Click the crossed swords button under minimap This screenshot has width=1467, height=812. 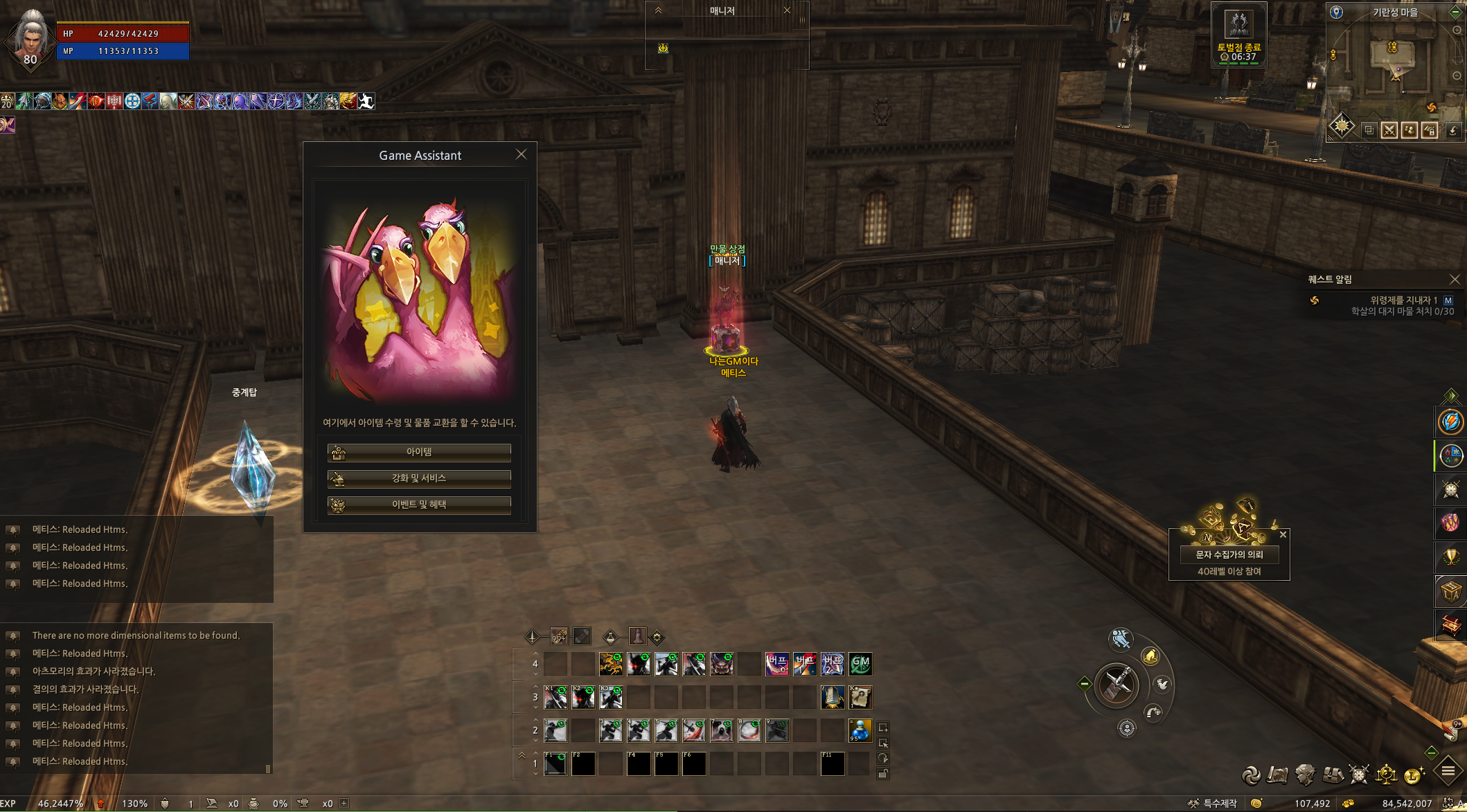tap(1389, 130)
